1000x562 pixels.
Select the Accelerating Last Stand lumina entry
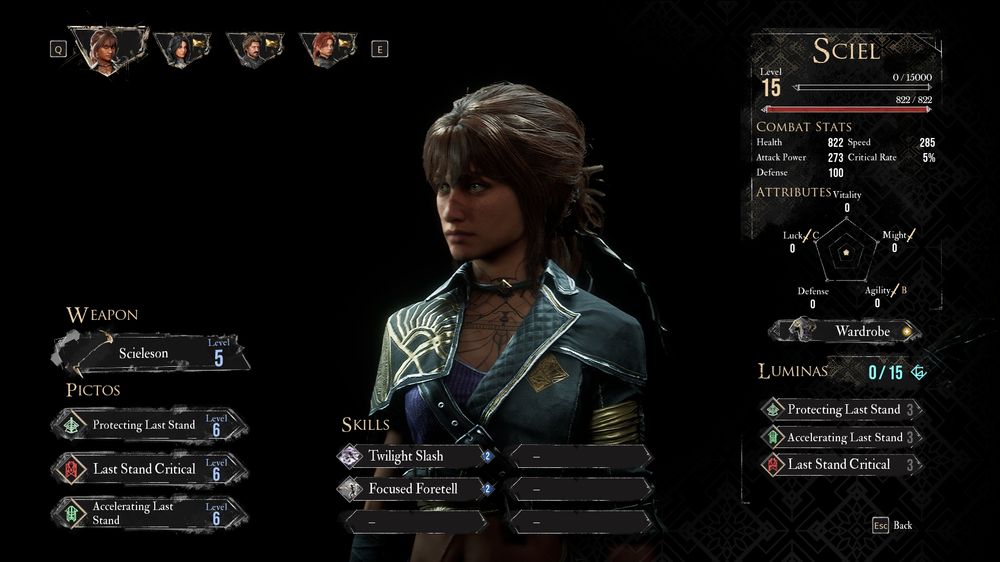(840, 437)
